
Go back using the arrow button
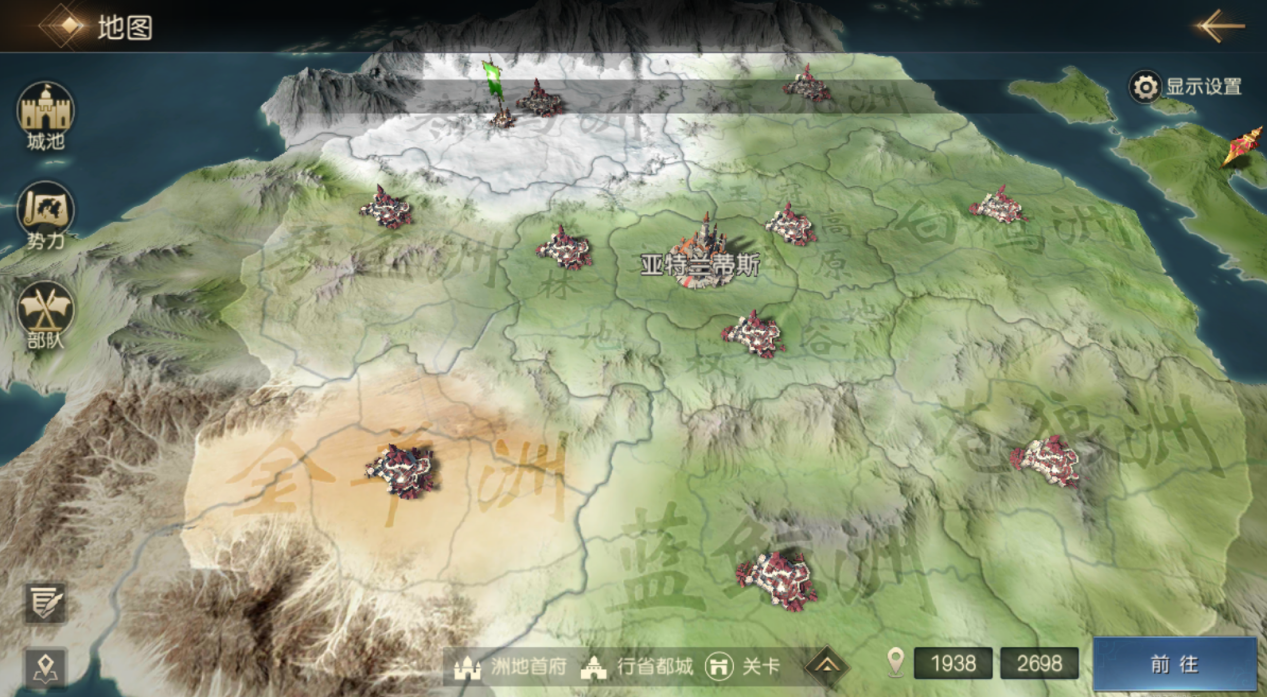(x=1220, y=26)
